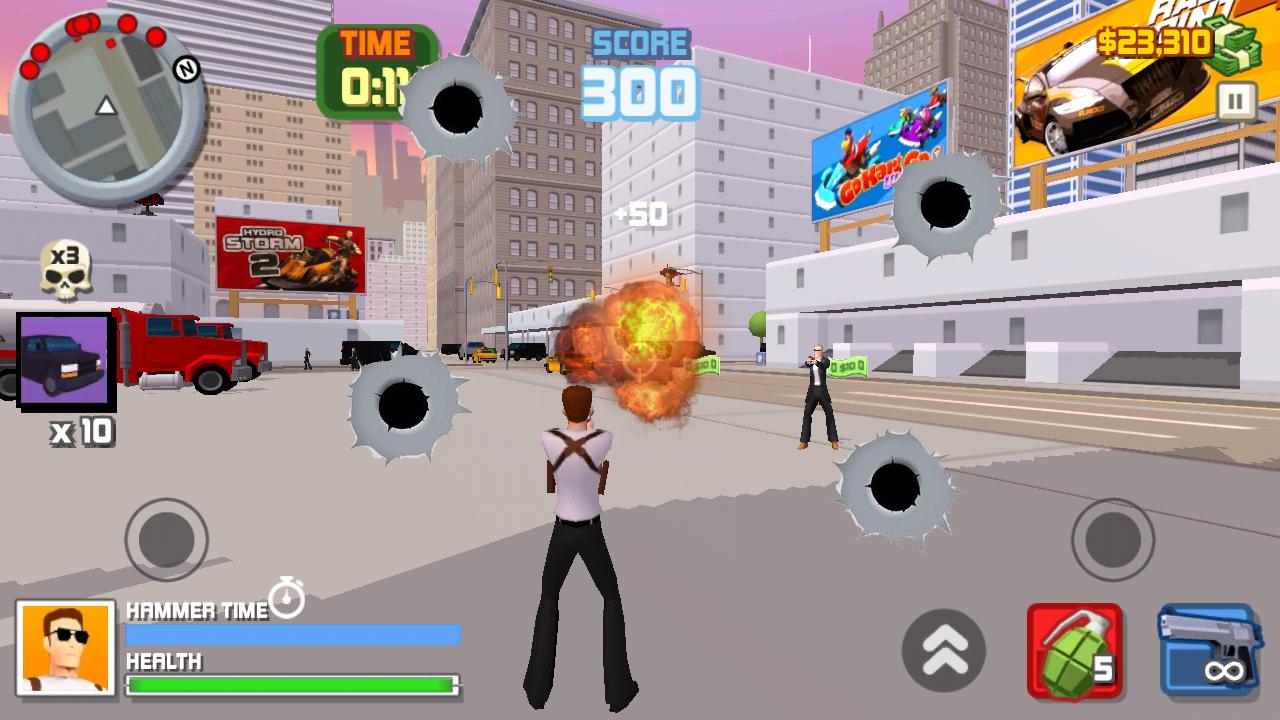Image resolution: width=1280 pixels, height=720 pixels.
Task: Open the circular minimap
Action: [x=106, y=108]
